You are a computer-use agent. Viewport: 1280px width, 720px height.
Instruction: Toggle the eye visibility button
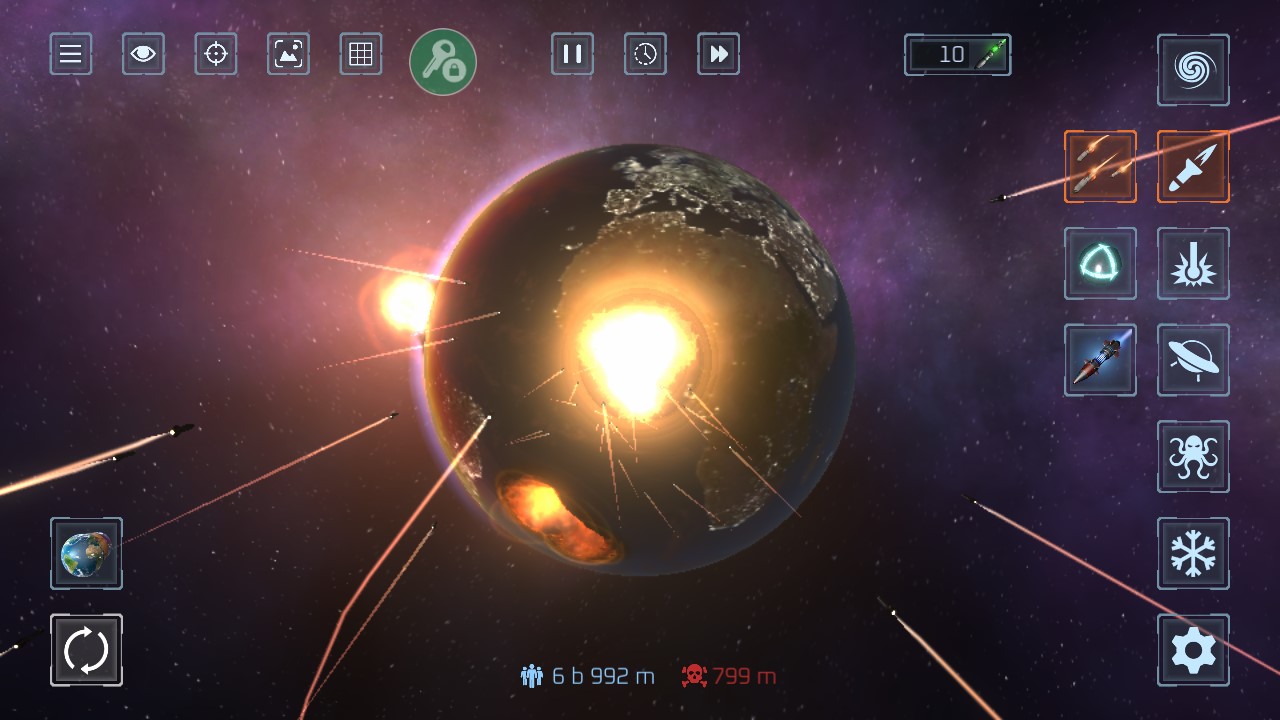[x=143, y=54]
